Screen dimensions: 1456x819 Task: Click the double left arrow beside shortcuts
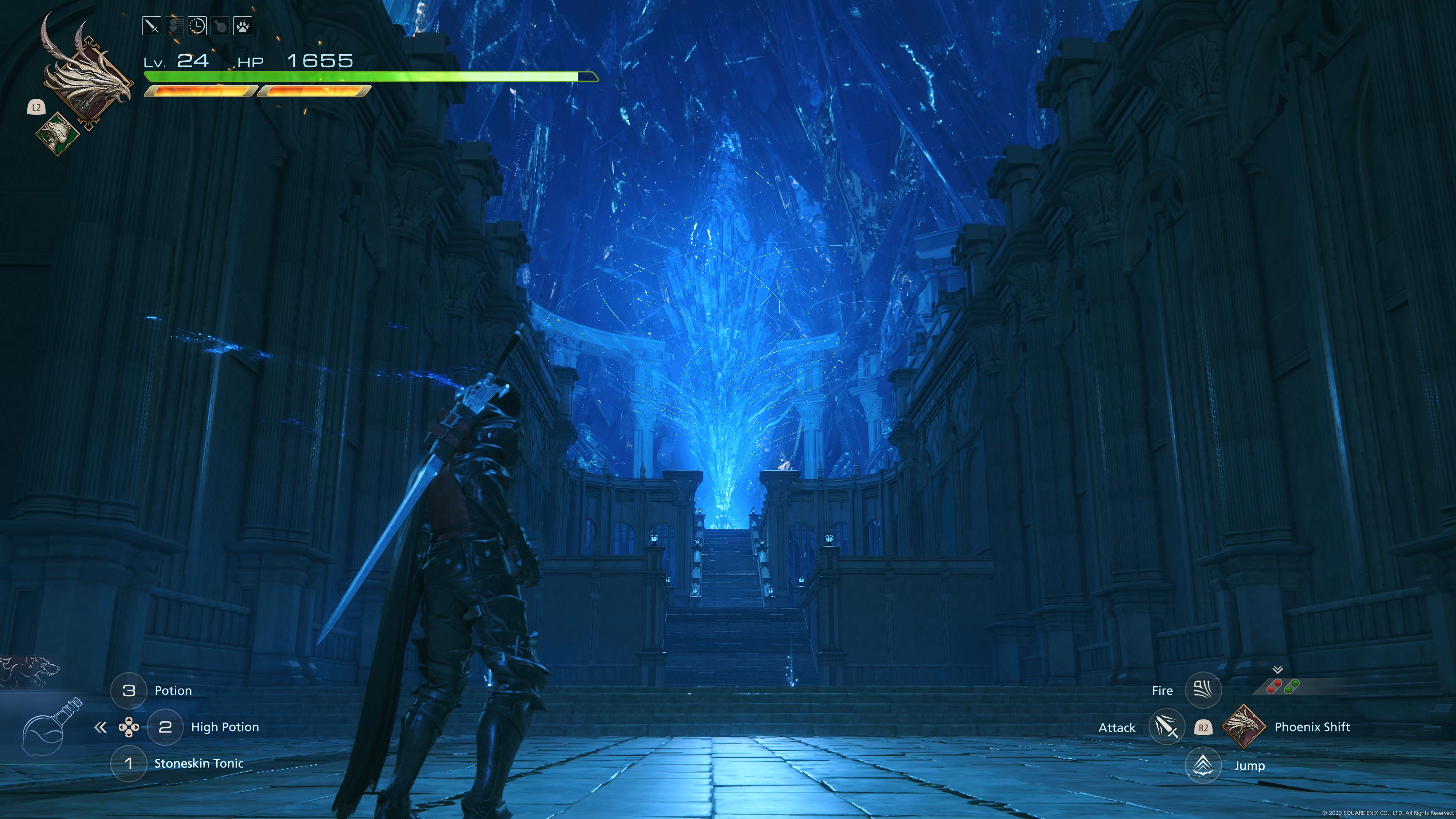[100, 728]
